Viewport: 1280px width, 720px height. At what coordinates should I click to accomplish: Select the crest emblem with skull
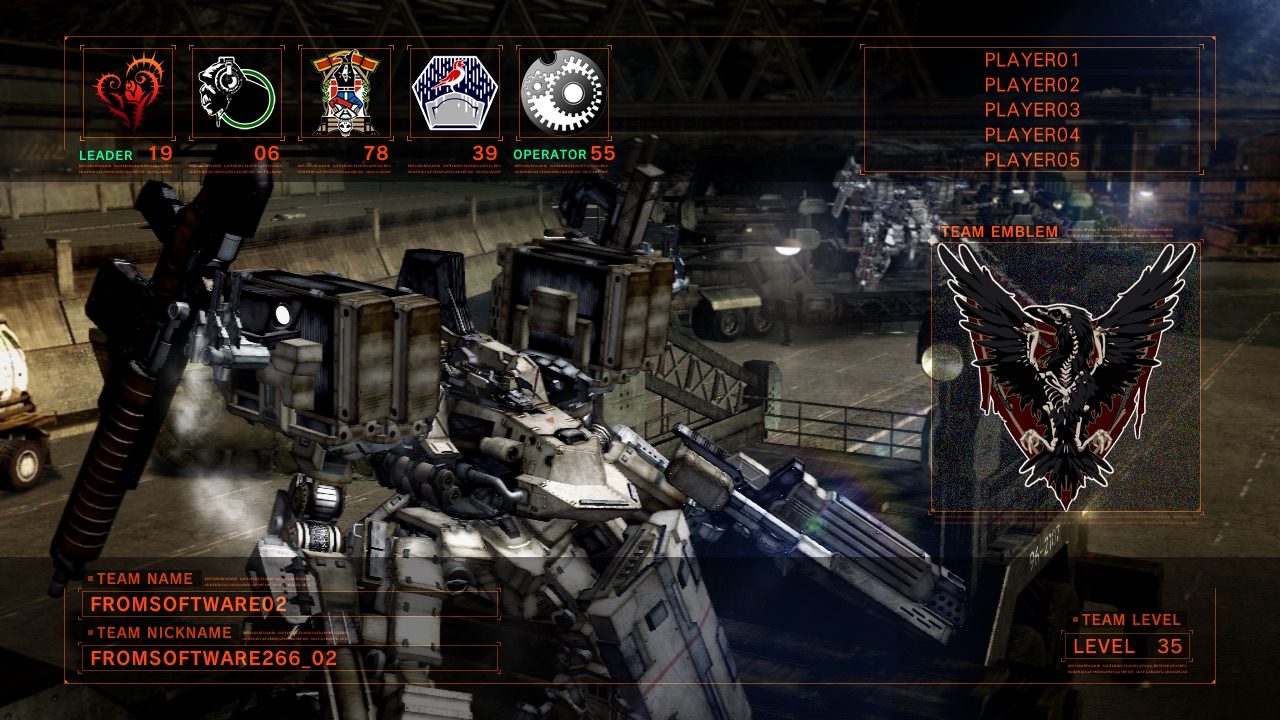click(345, 93)
